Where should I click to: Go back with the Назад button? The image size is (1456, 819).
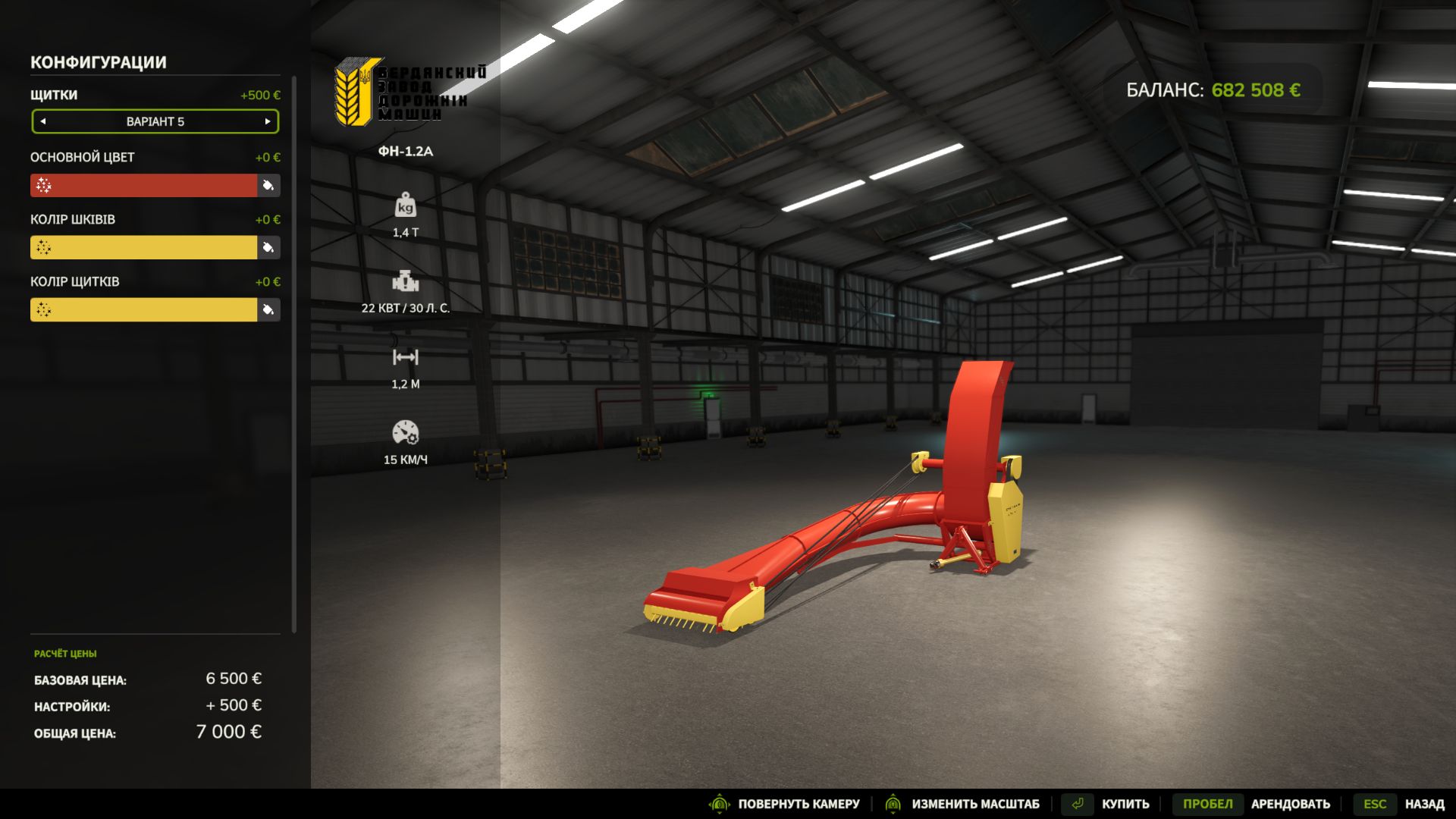tap(1404, 804)
